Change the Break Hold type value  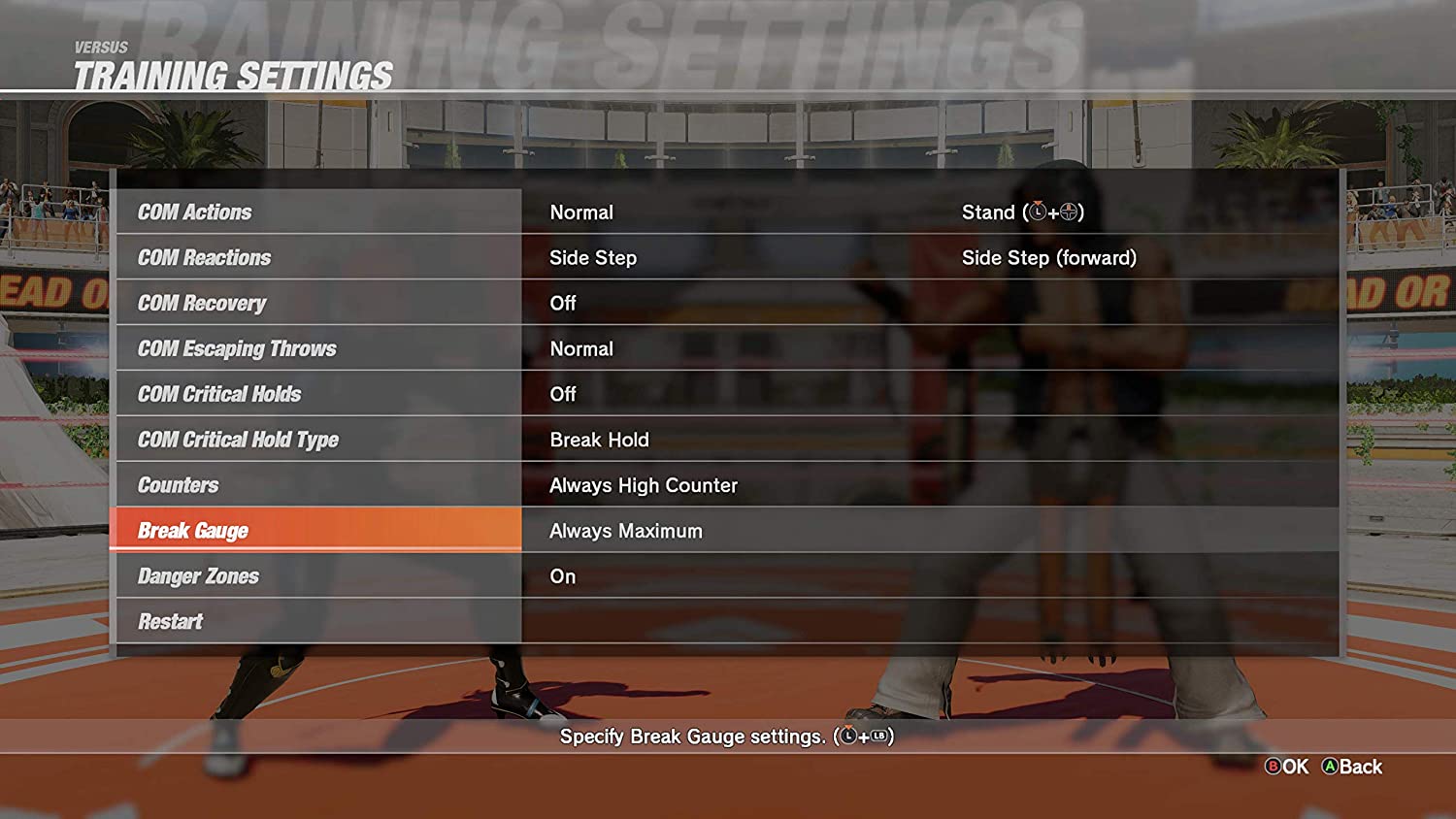coord(599,440)
